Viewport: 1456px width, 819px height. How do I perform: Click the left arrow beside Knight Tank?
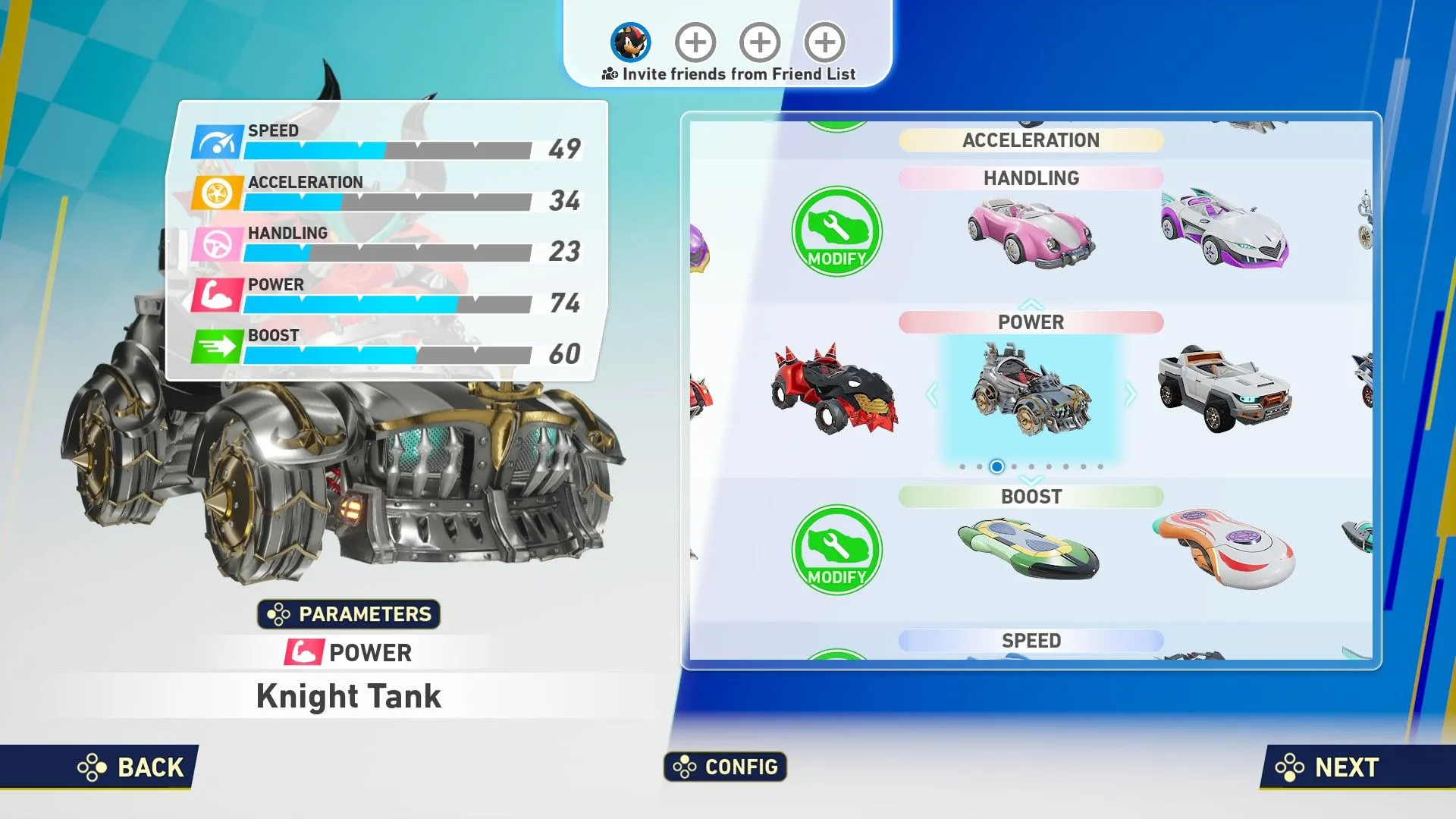932,394
